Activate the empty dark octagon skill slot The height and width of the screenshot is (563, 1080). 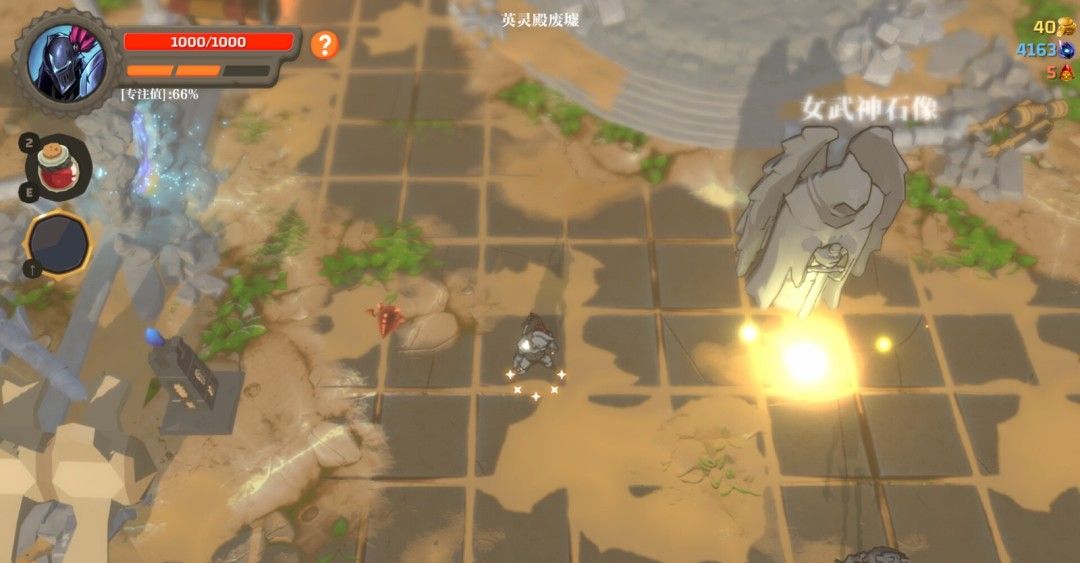click(x=58, y=245)
